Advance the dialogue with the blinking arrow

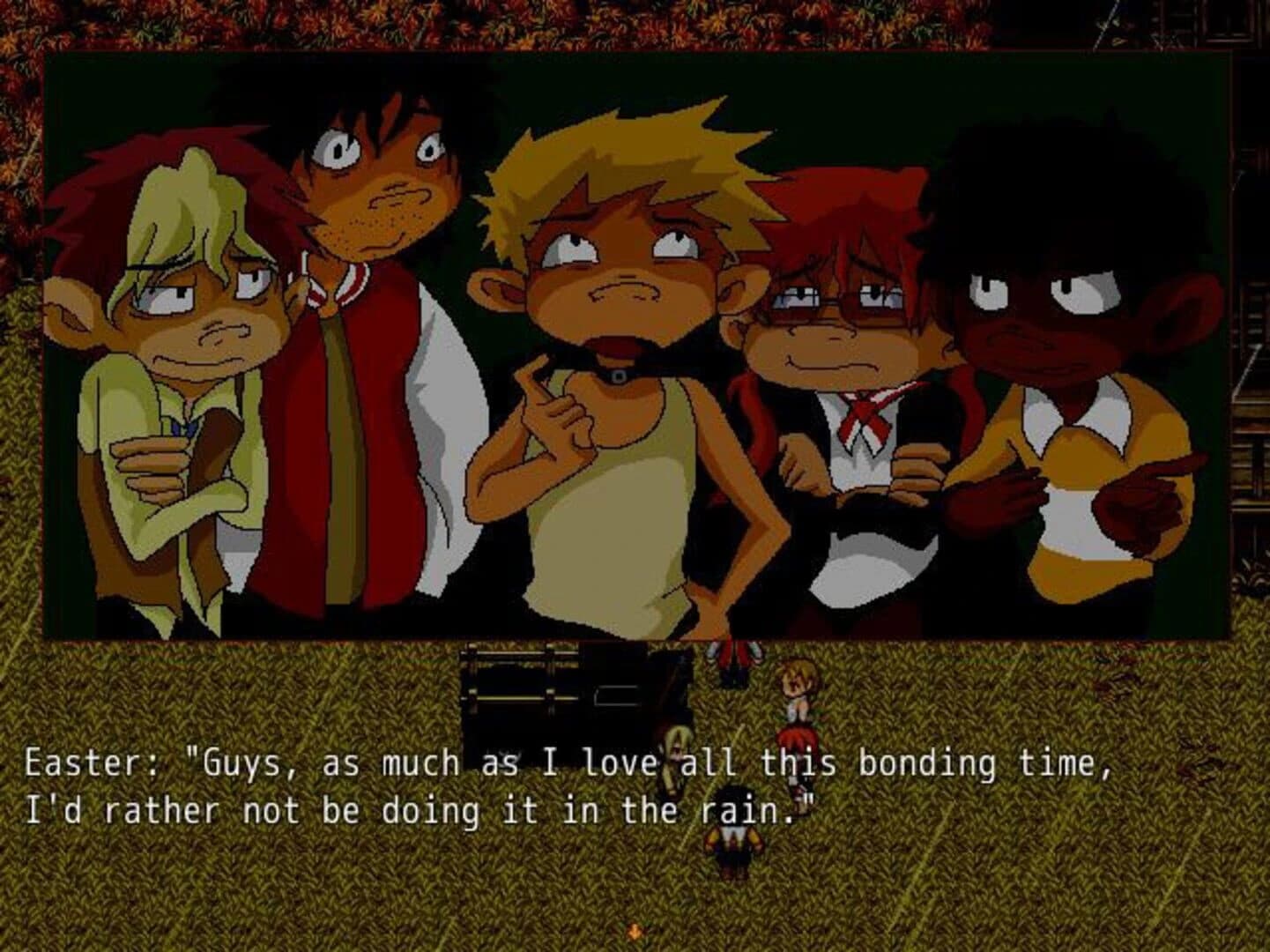click(635, 930)
